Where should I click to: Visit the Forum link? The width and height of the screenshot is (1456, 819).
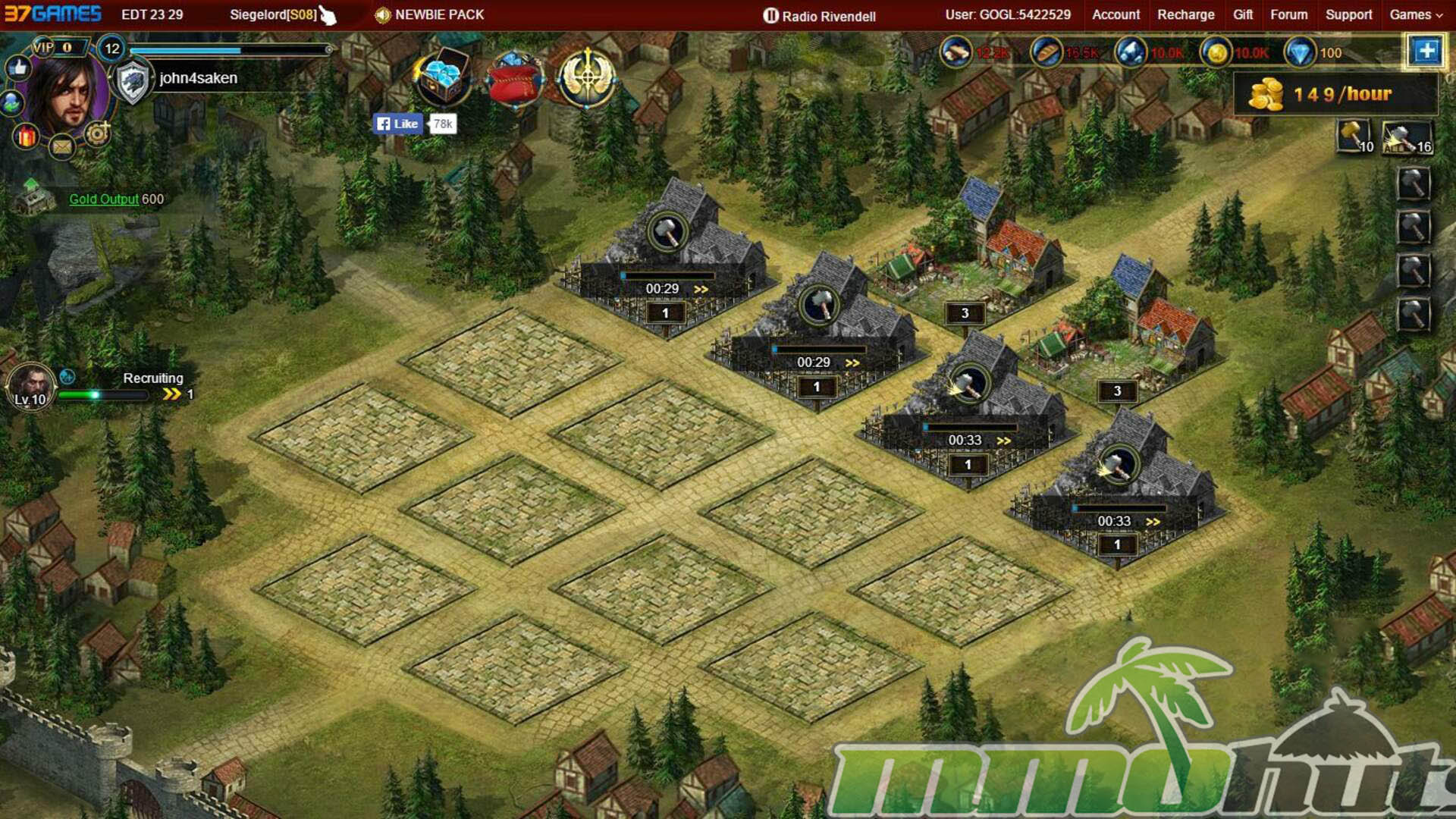(1288, 14)
